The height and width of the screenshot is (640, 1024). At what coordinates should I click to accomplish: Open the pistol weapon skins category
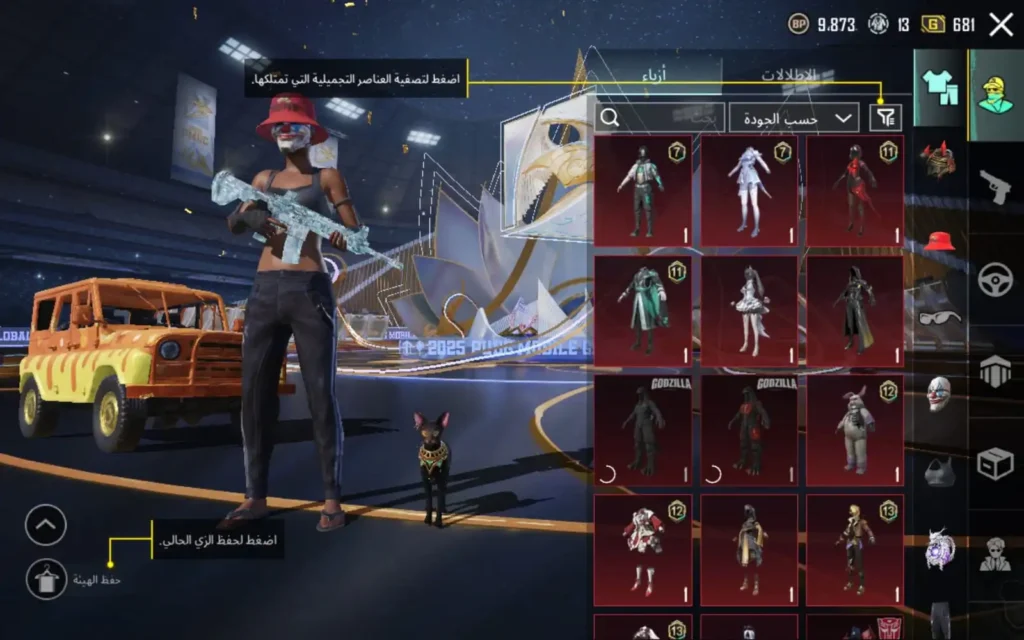995,185
